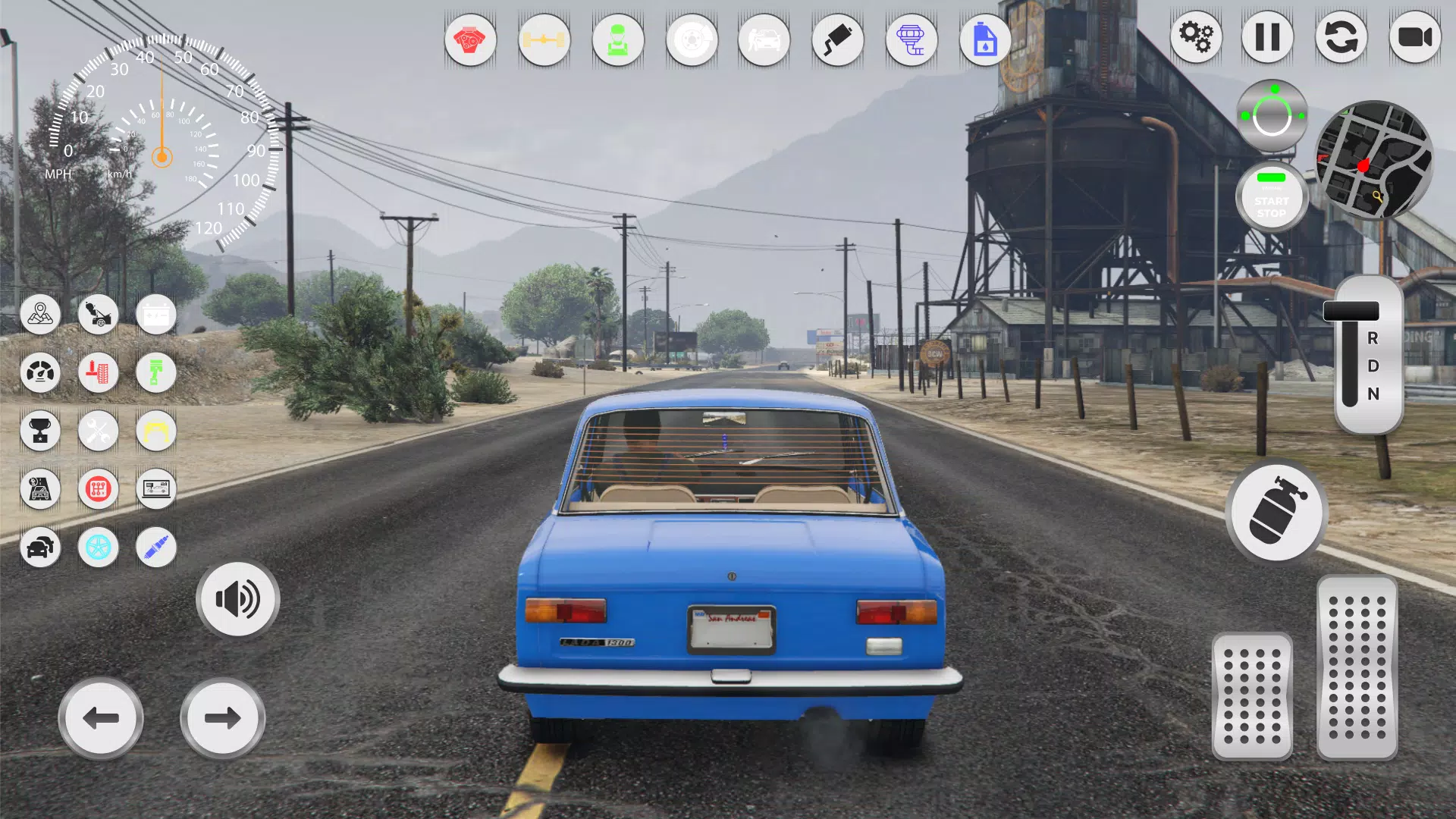Open the cyan wheel rim customization icon
This screenshot has height=819, width=1456.
pos(99,548)
